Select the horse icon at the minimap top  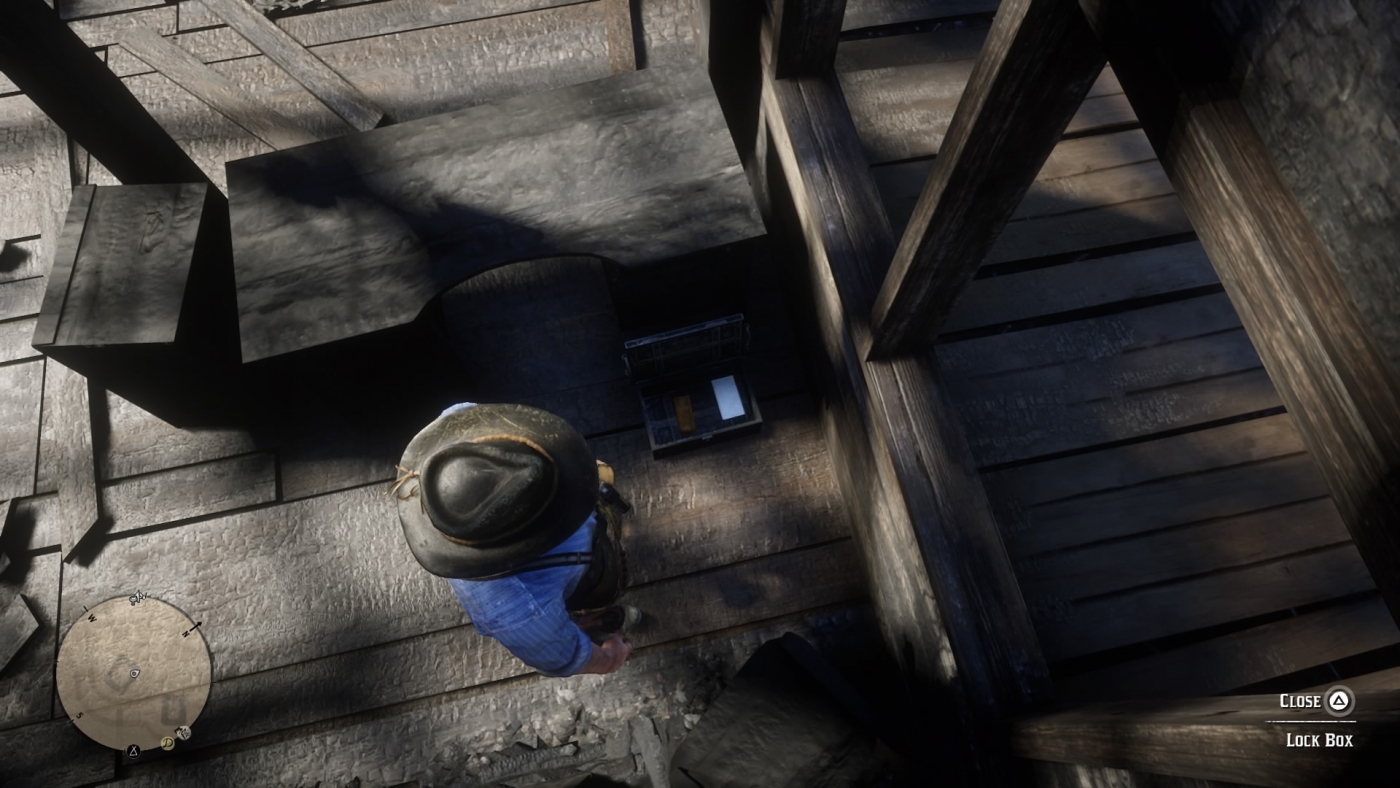138,597
